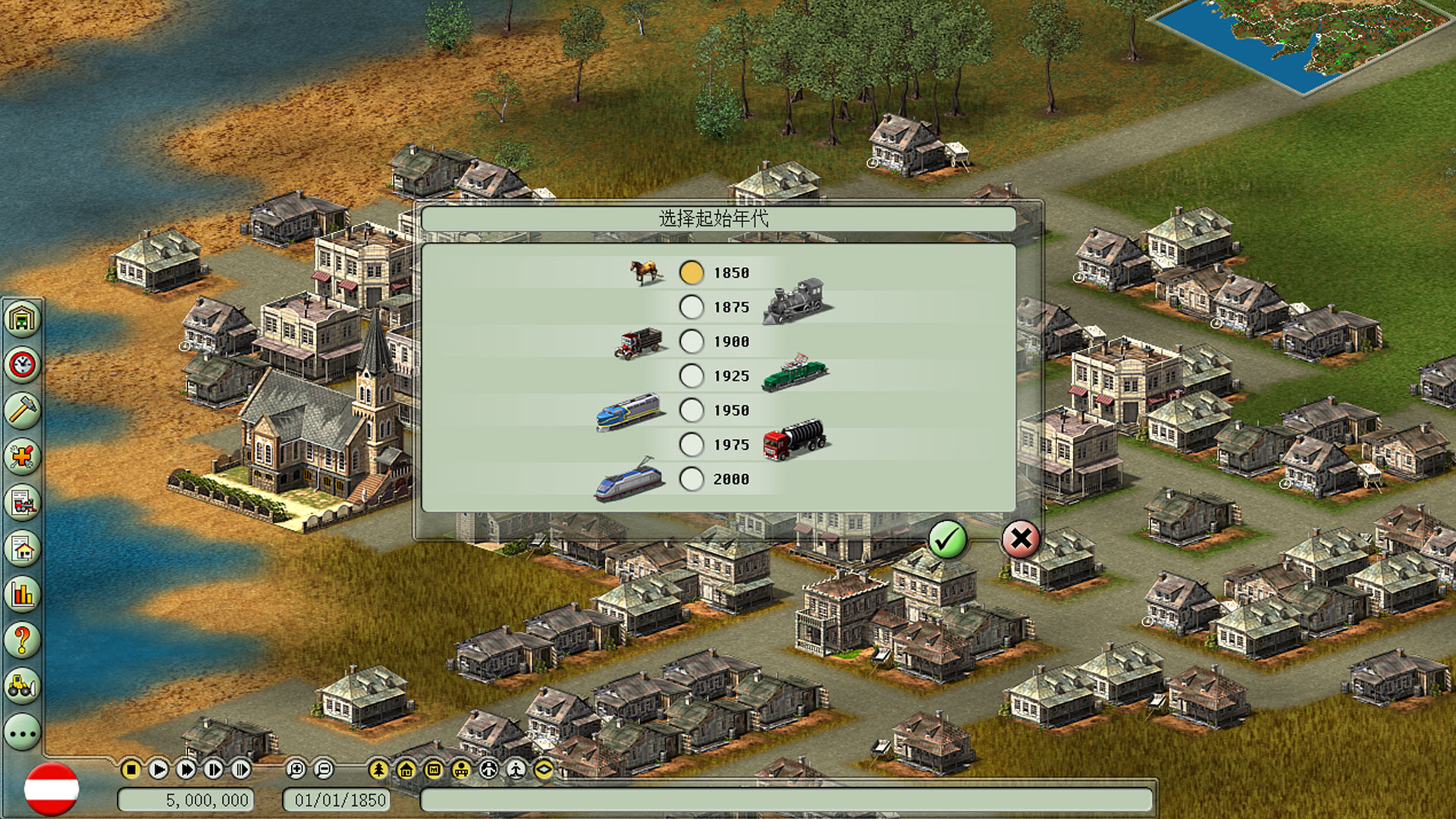Choose the 1950 starting year
Viewport: 1456px width, 819px height.
point(692,410)
